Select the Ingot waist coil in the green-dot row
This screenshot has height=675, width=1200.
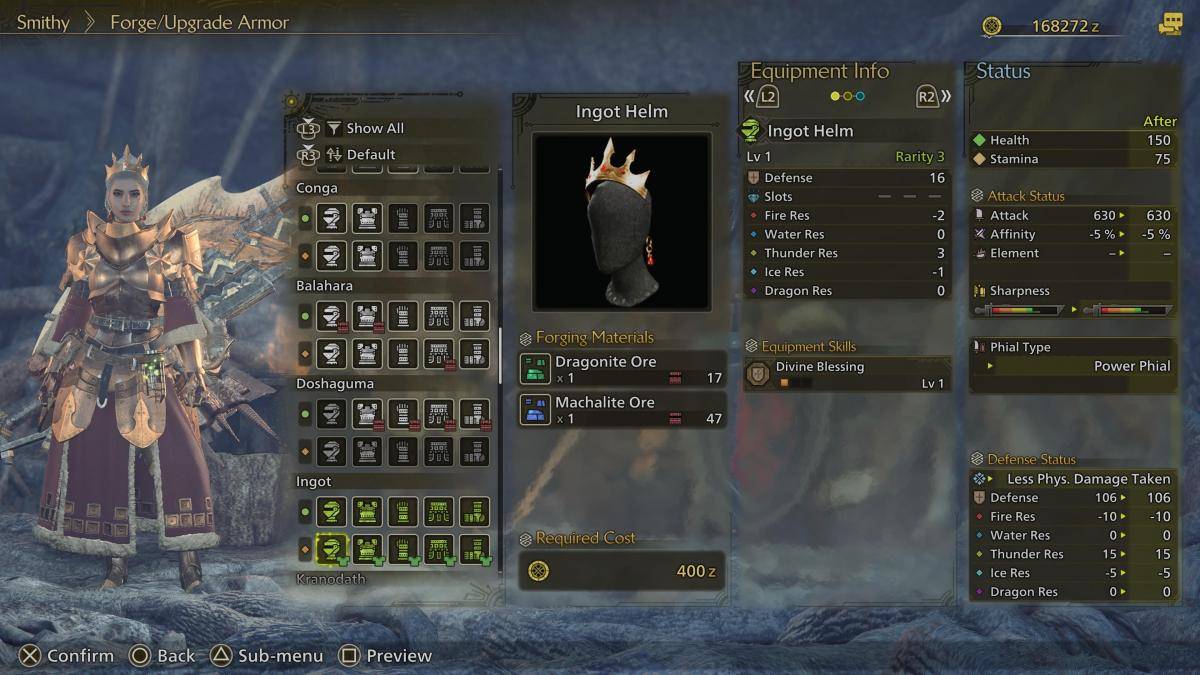pos(438,512)
